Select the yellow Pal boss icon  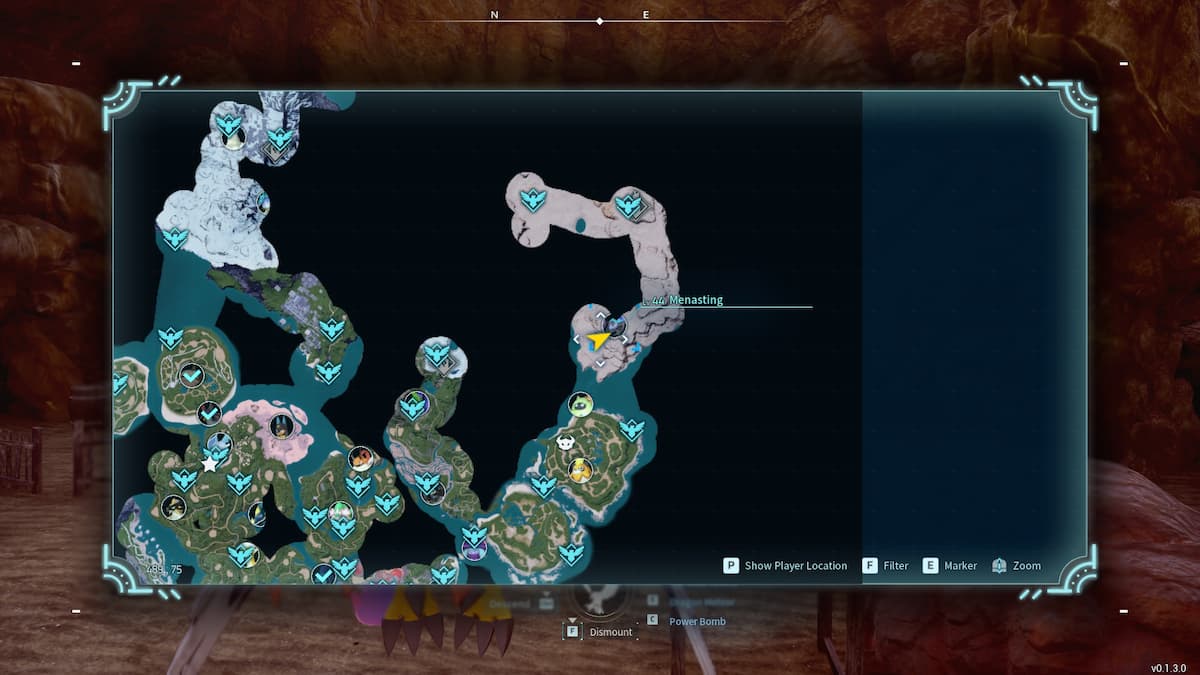580,470
